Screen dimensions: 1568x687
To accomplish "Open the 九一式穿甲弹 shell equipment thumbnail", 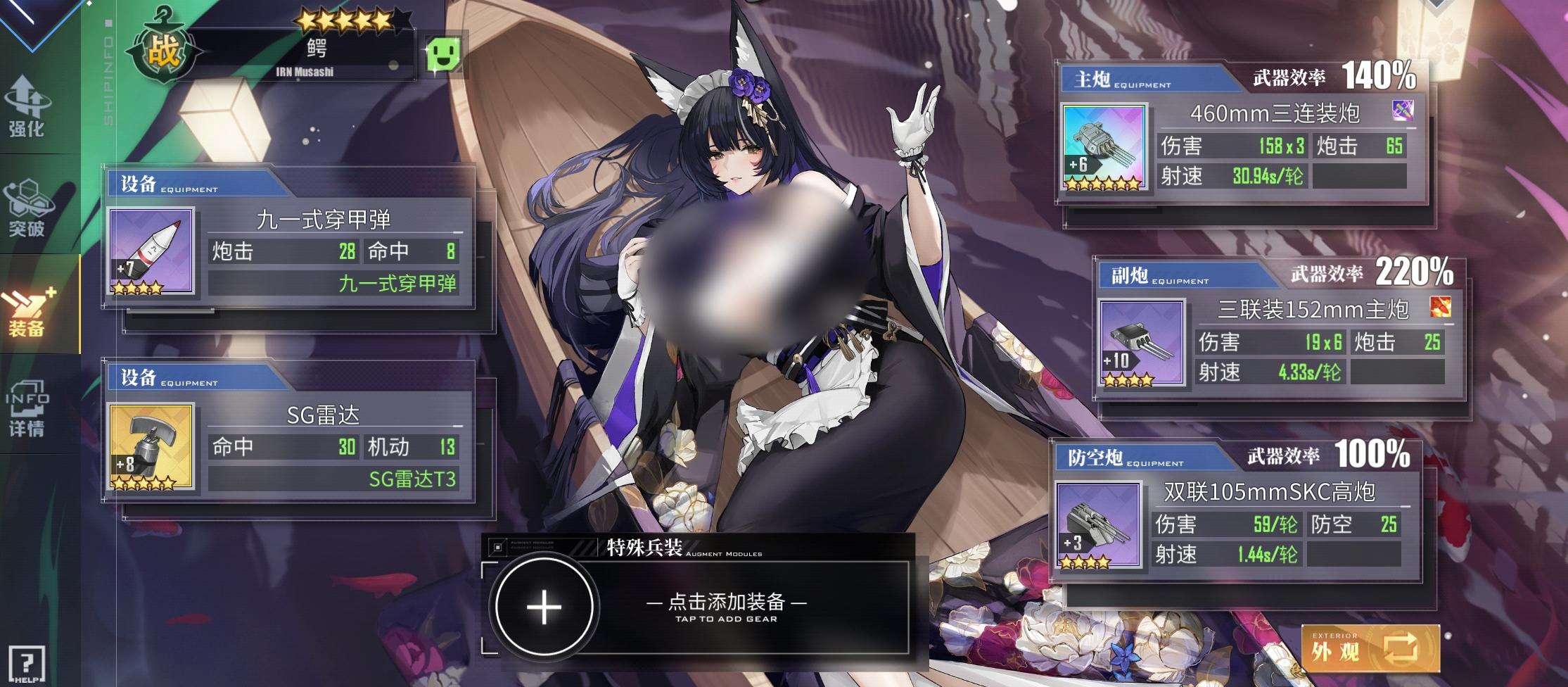I will pyautogui.click(x=152, y=251).
